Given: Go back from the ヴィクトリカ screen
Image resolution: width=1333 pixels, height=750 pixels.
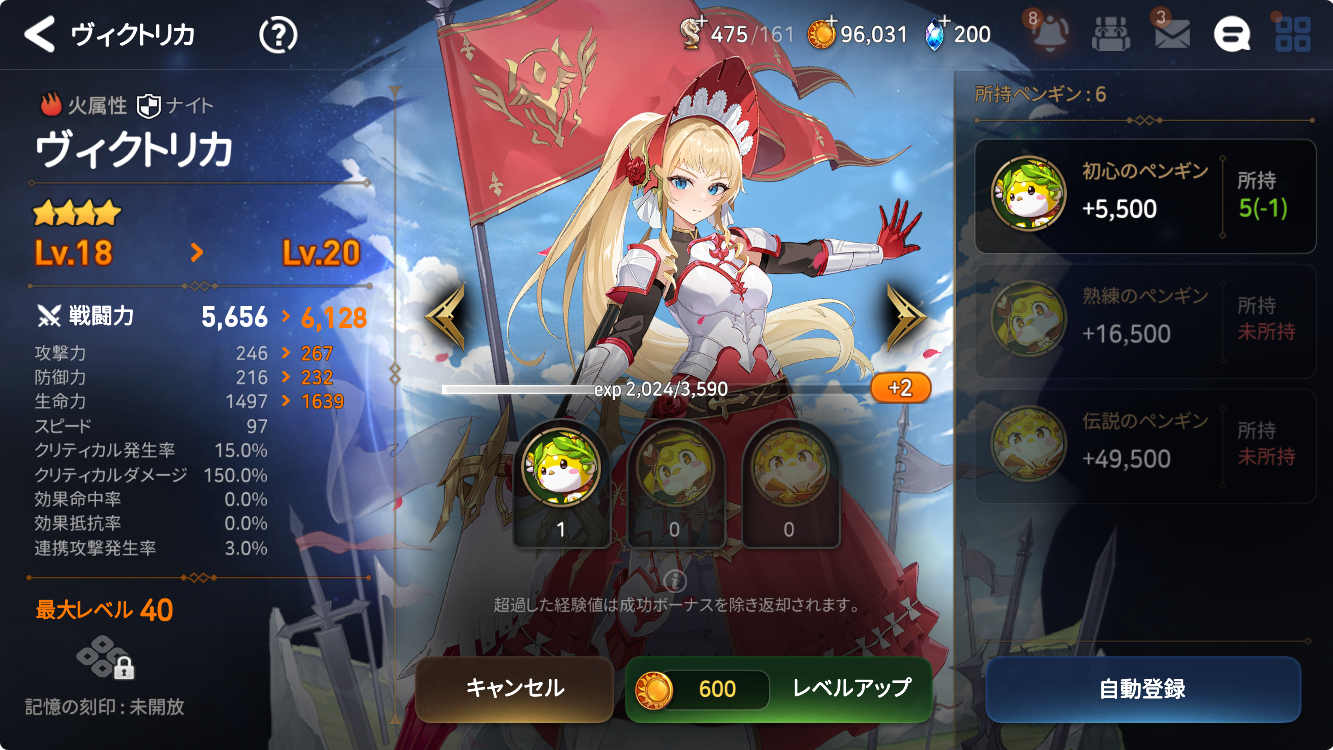Looking at the screenshot, I should pos(40,35).
